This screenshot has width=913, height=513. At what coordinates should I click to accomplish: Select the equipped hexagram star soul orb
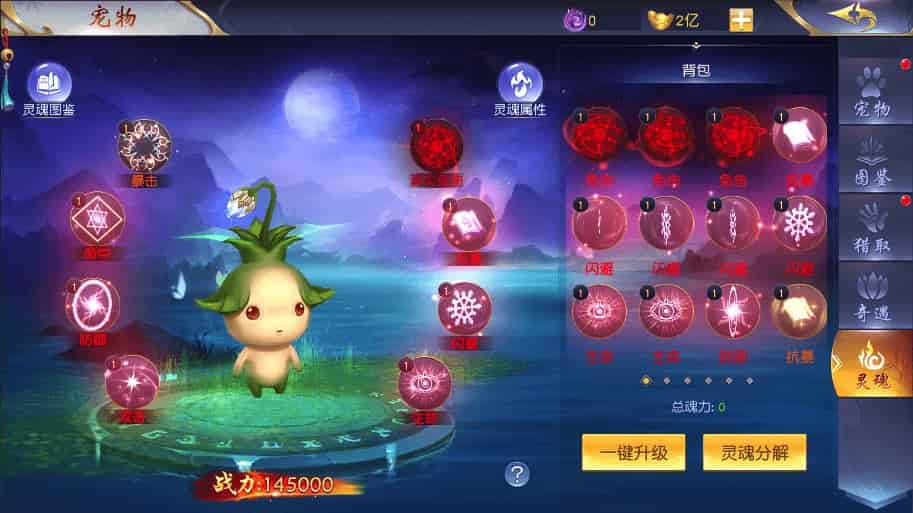pyautogui.click(x=97, y=219)
